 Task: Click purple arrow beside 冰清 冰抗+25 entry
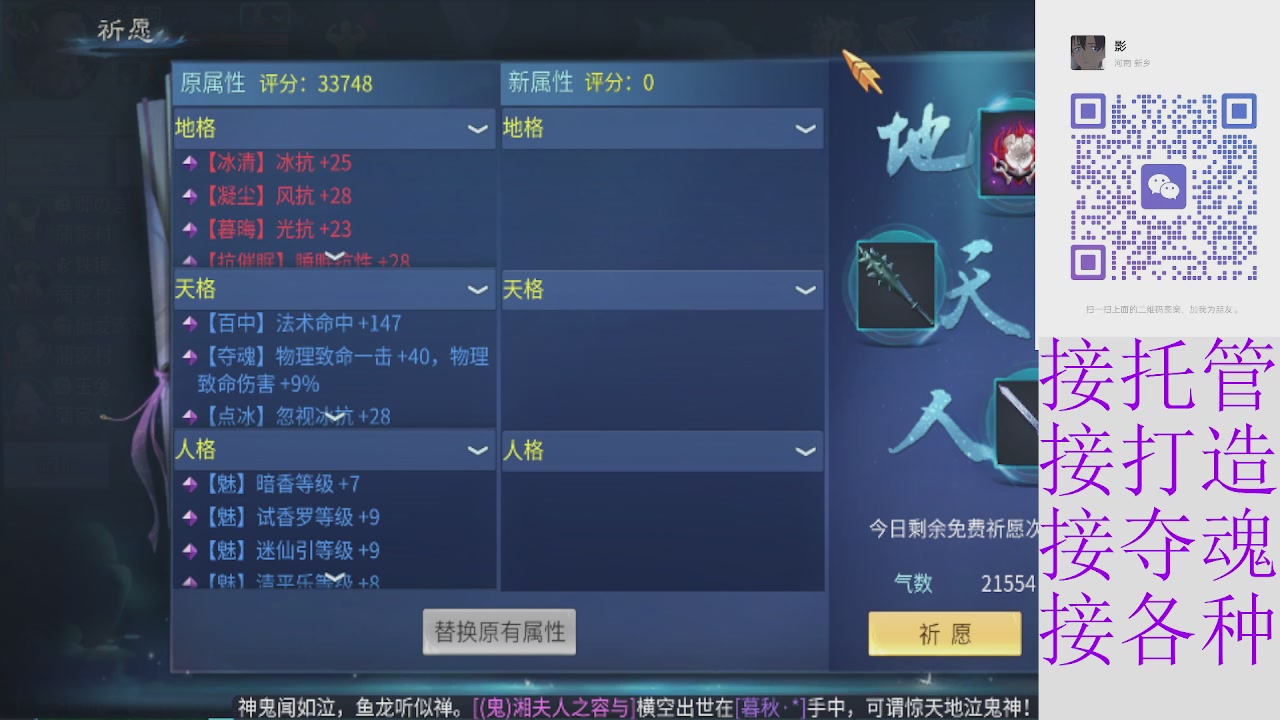coord(193,163)
